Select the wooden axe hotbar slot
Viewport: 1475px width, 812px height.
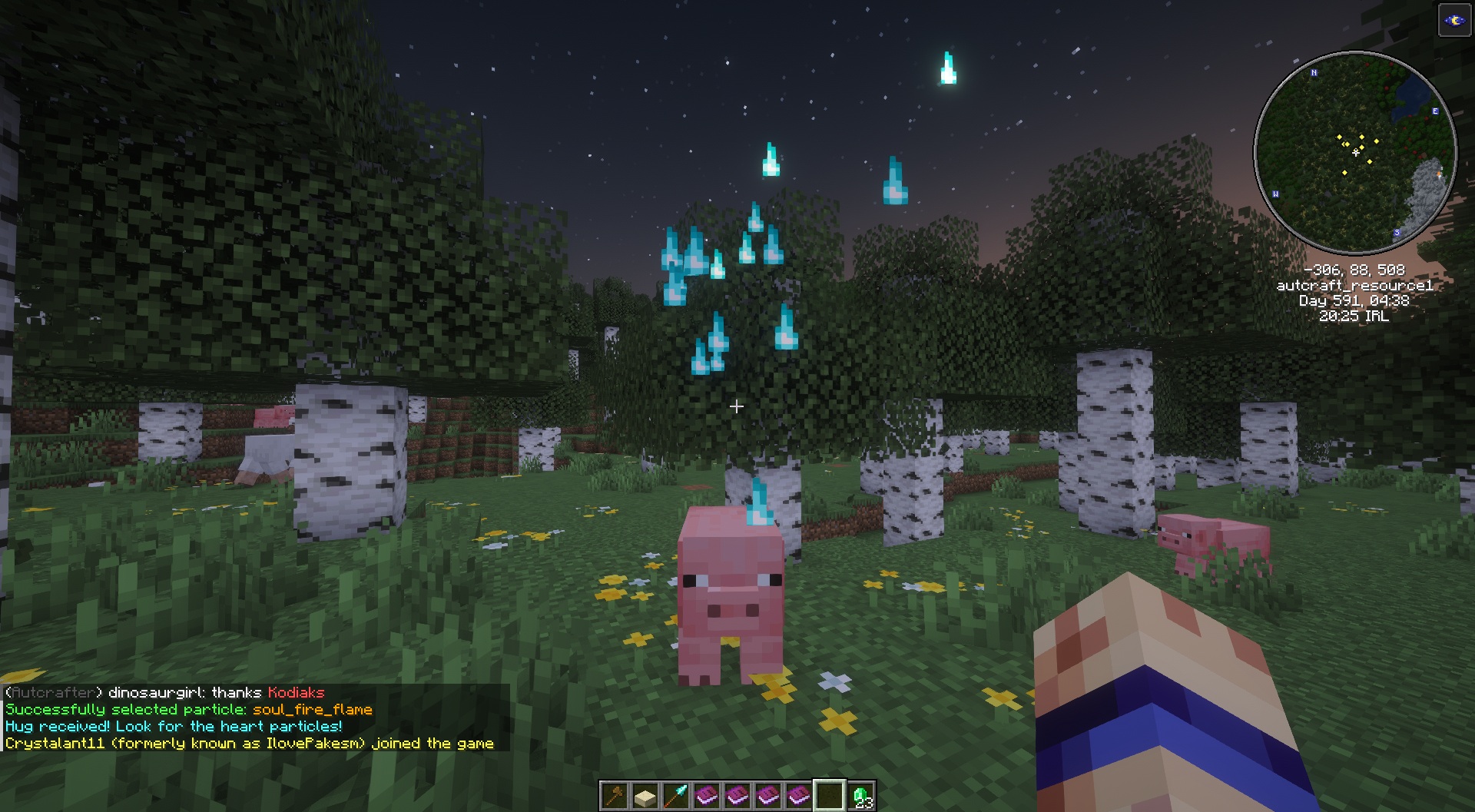click(615, 796)
